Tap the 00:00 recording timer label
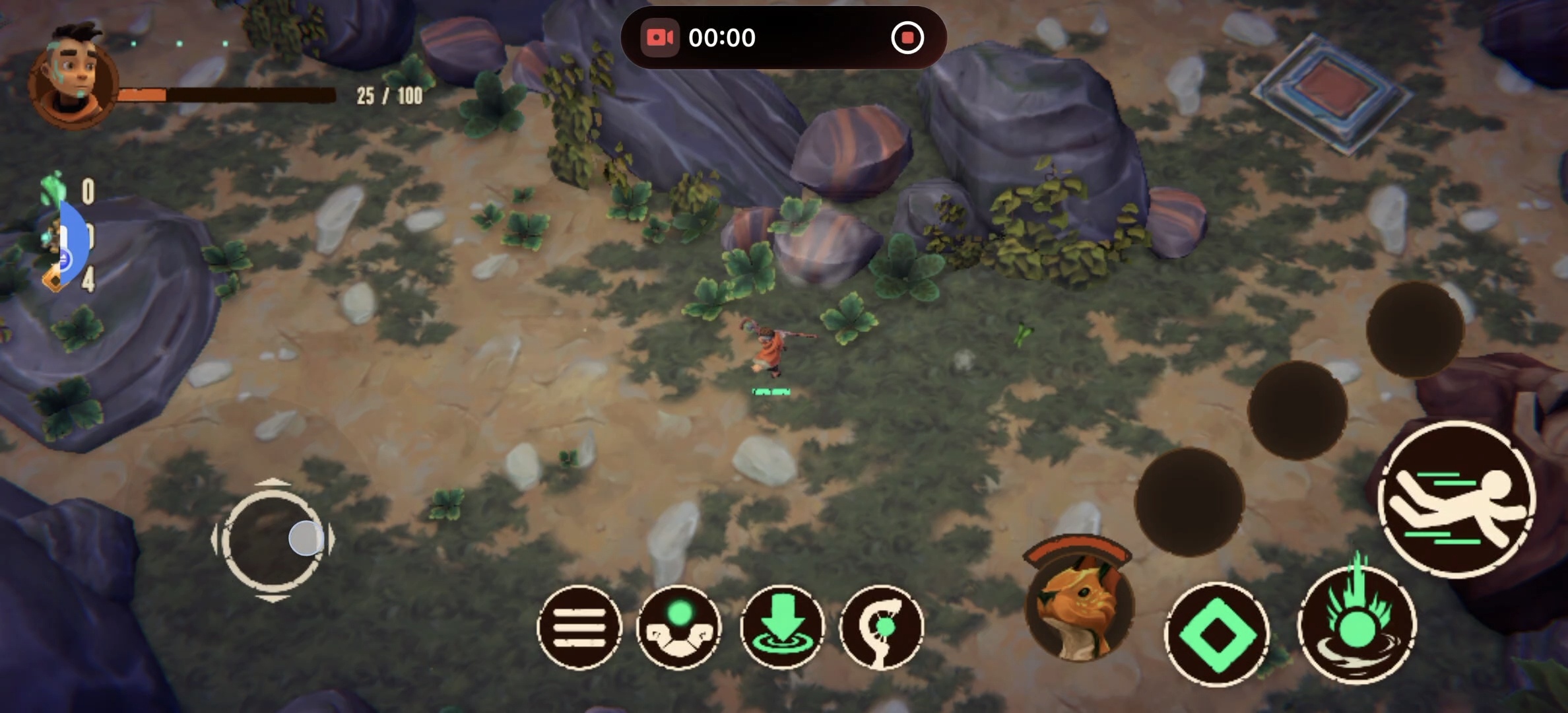 pyautogui.click(x=723, y=38)
